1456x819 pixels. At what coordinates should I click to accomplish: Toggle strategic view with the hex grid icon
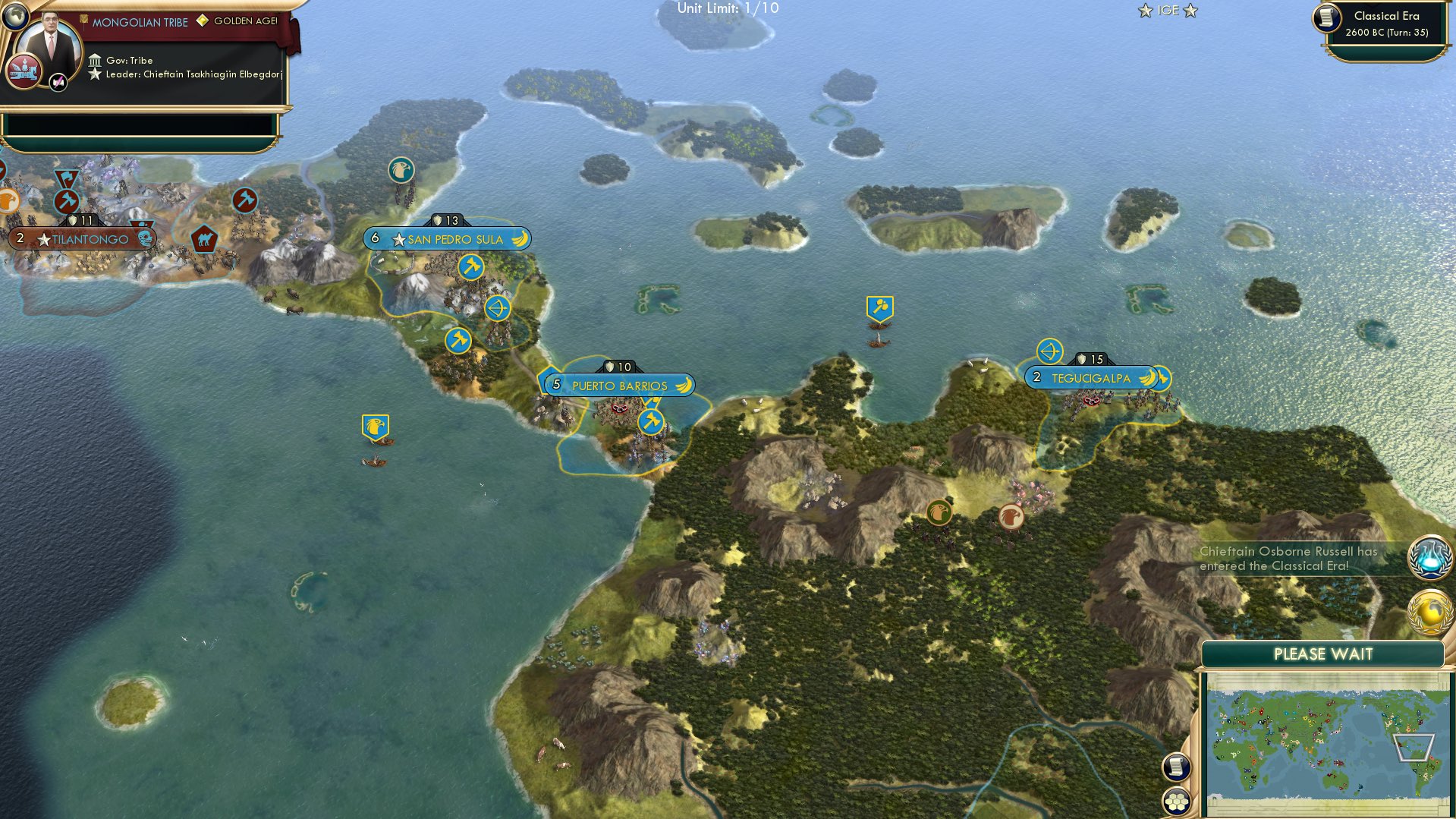tap(1175, 801)
